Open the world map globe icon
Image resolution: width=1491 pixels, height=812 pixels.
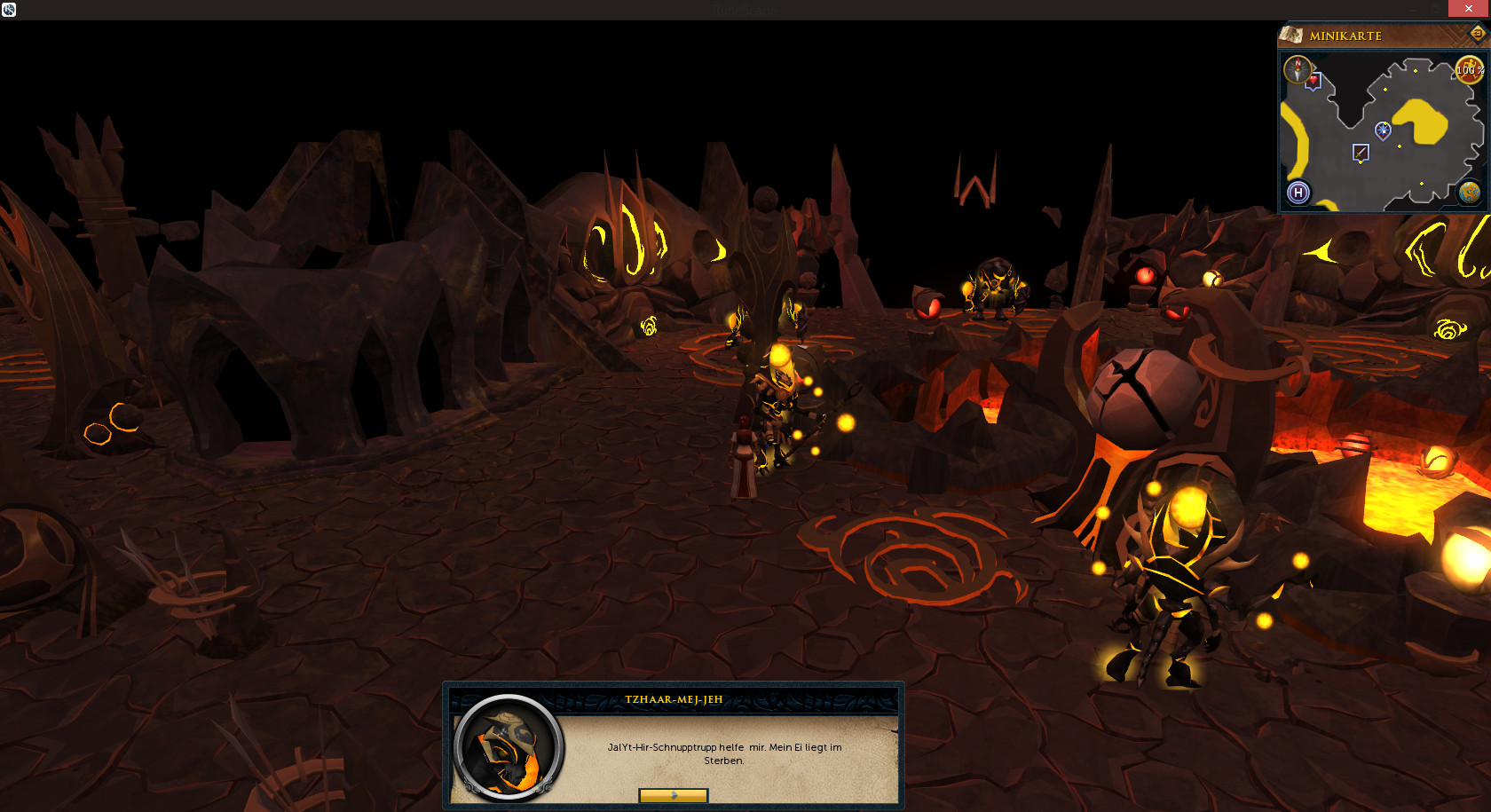[x=1470, y=193]
